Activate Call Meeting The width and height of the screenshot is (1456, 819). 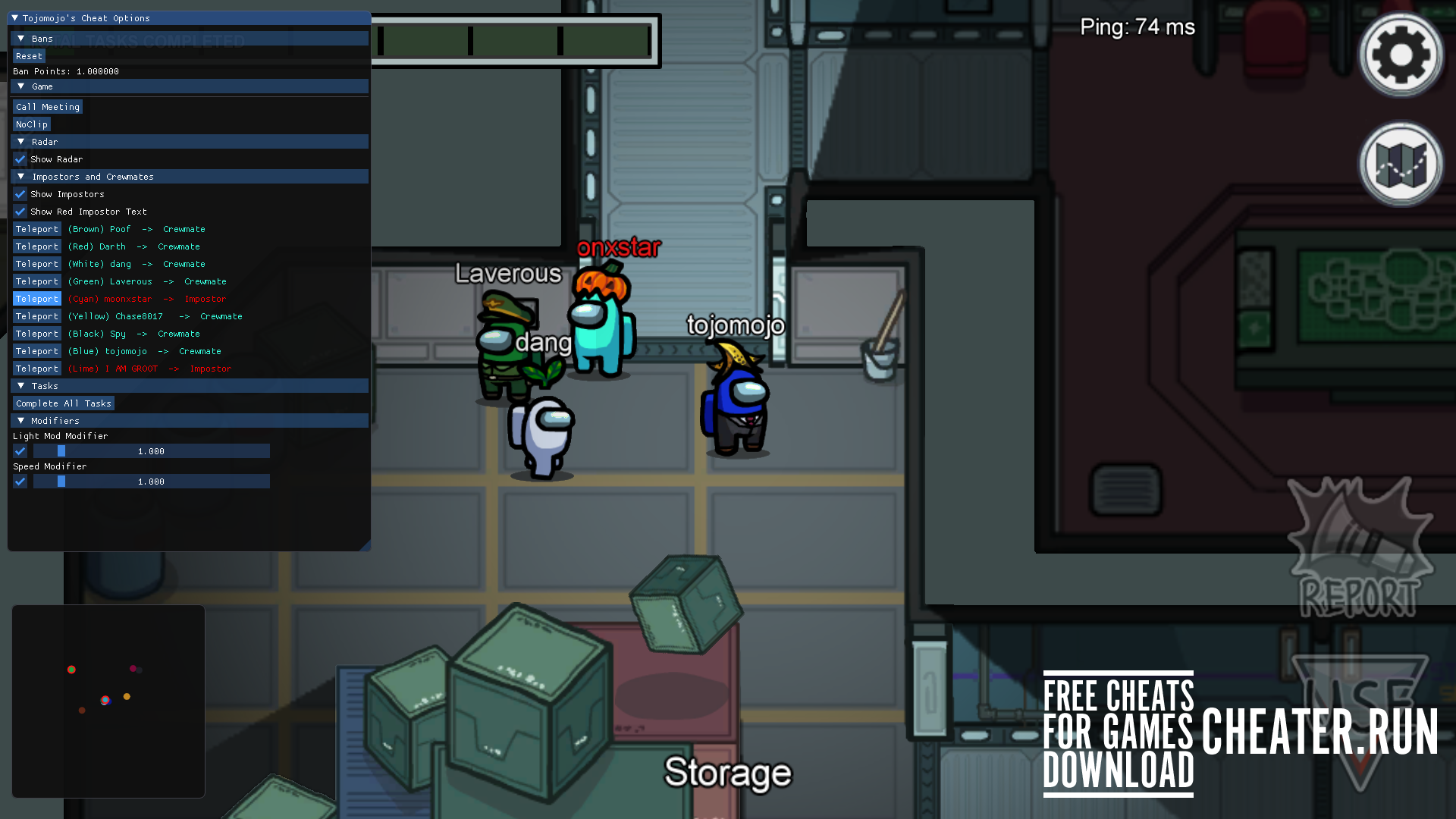point(47,106)
